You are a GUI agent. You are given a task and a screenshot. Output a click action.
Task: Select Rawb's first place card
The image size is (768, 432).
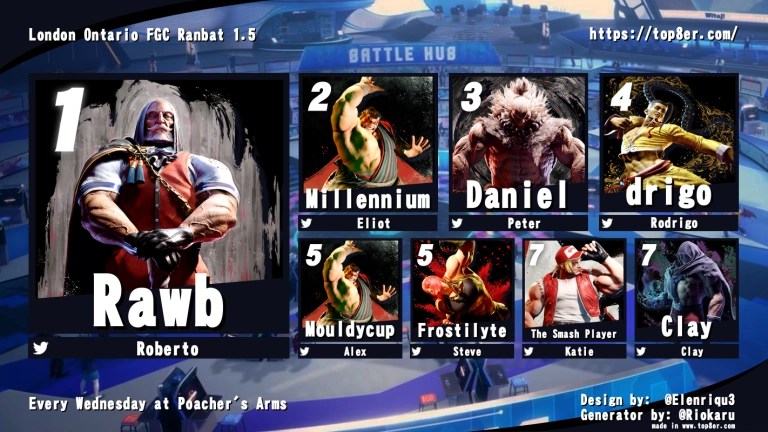(158, 215)
